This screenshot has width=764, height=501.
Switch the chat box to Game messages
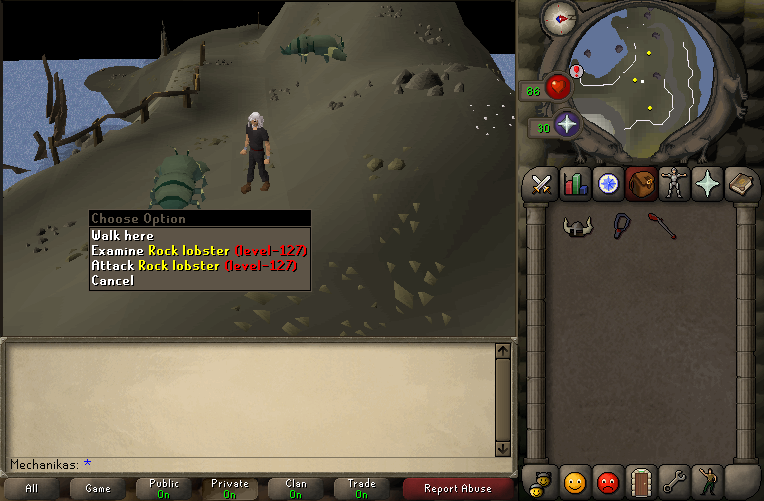pos(98,489)
